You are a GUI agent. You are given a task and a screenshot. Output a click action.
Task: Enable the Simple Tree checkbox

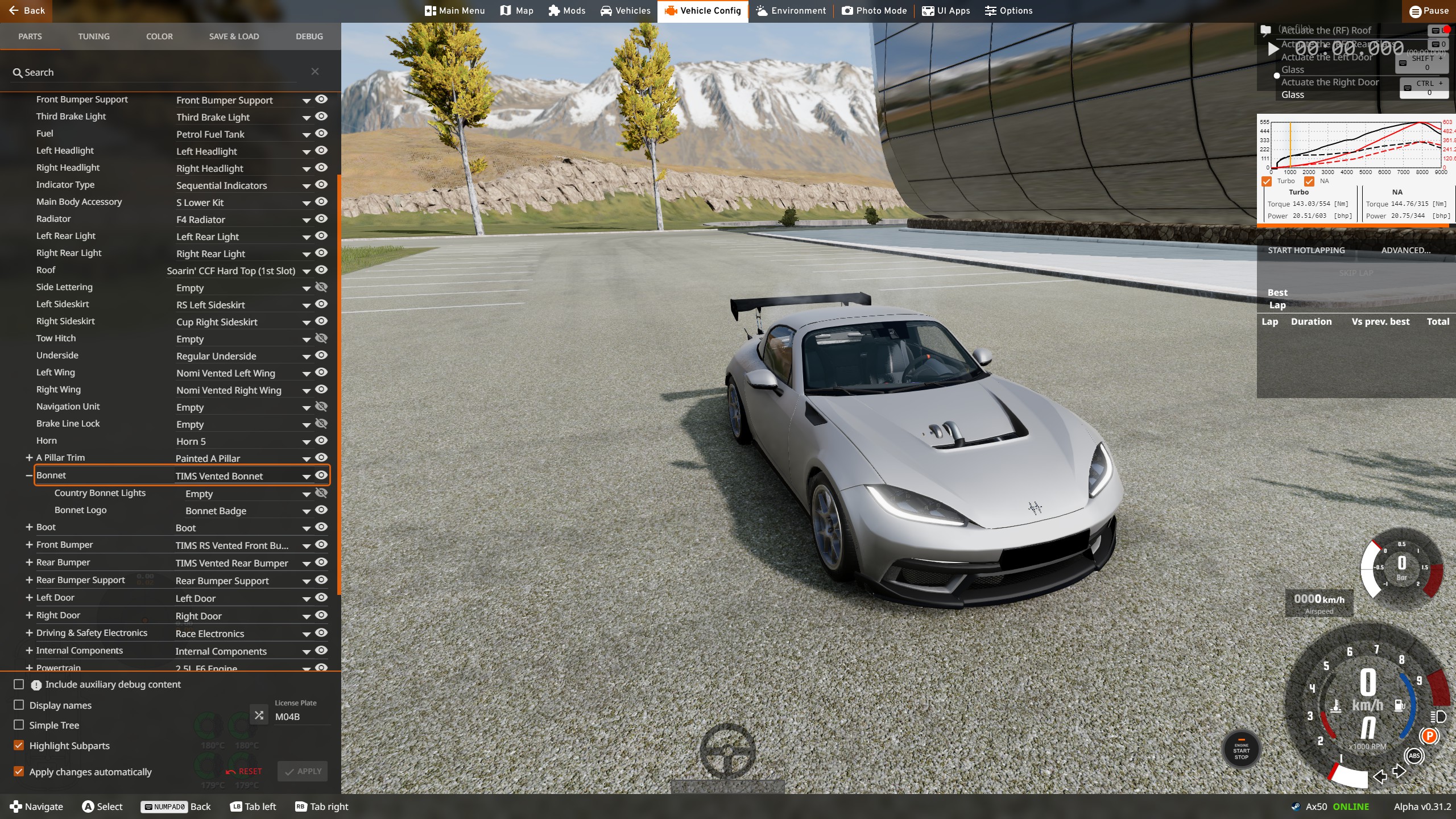tap(19, 725)
